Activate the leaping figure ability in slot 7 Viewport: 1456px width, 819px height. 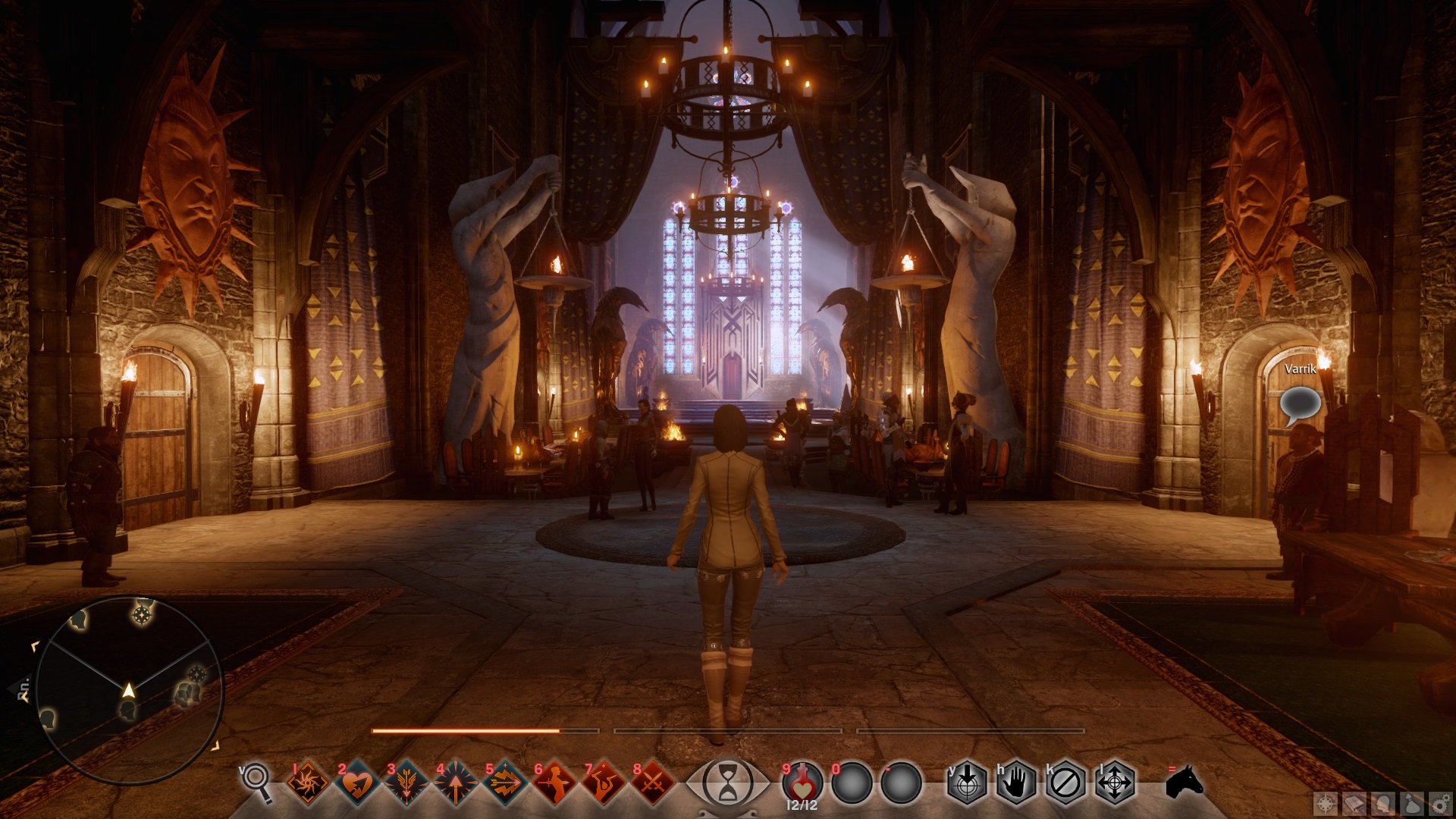604,783
